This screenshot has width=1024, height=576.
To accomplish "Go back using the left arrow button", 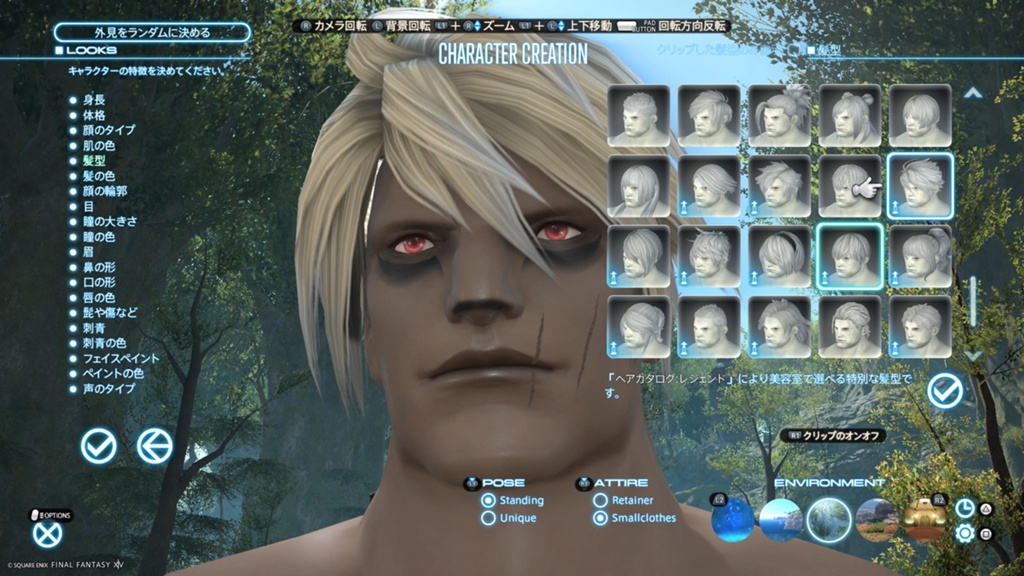I will [x=154, y=446].
